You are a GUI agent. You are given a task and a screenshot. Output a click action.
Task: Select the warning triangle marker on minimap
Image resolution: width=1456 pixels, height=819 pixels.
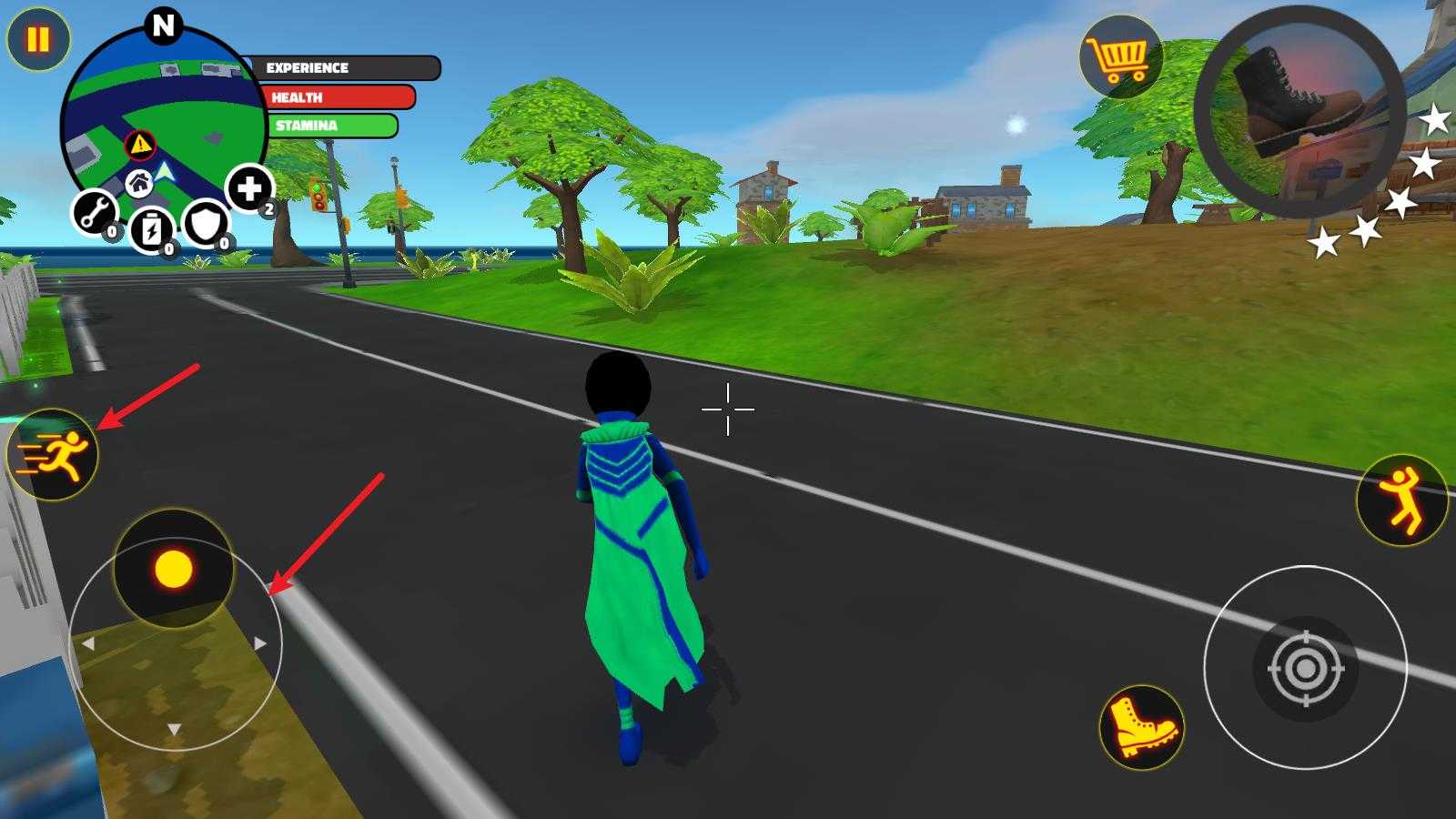pyautogui.click(x=140, y=144)
